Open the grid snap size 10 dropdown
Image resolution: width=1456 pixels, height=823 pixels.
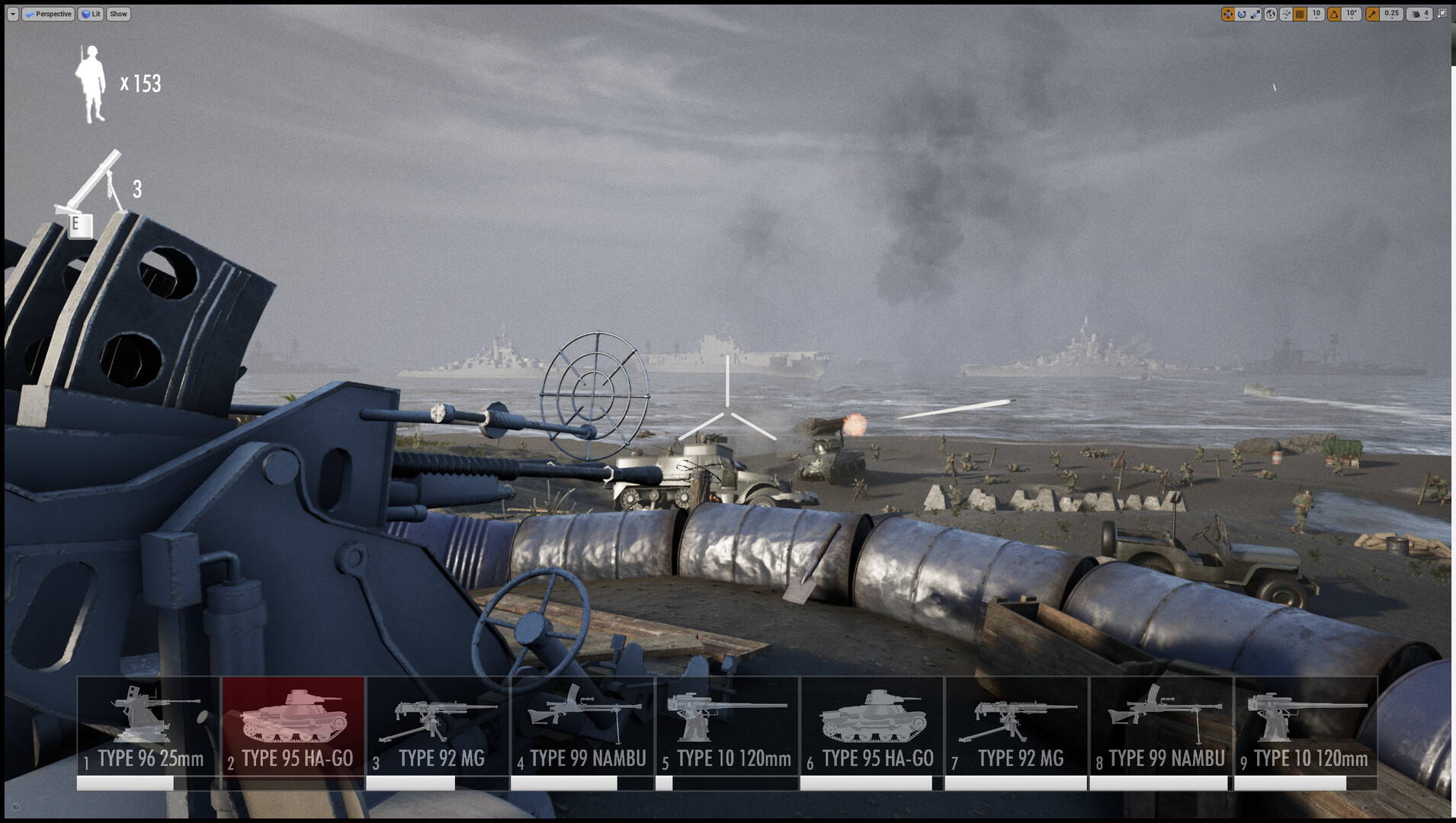coord(1316,14)
